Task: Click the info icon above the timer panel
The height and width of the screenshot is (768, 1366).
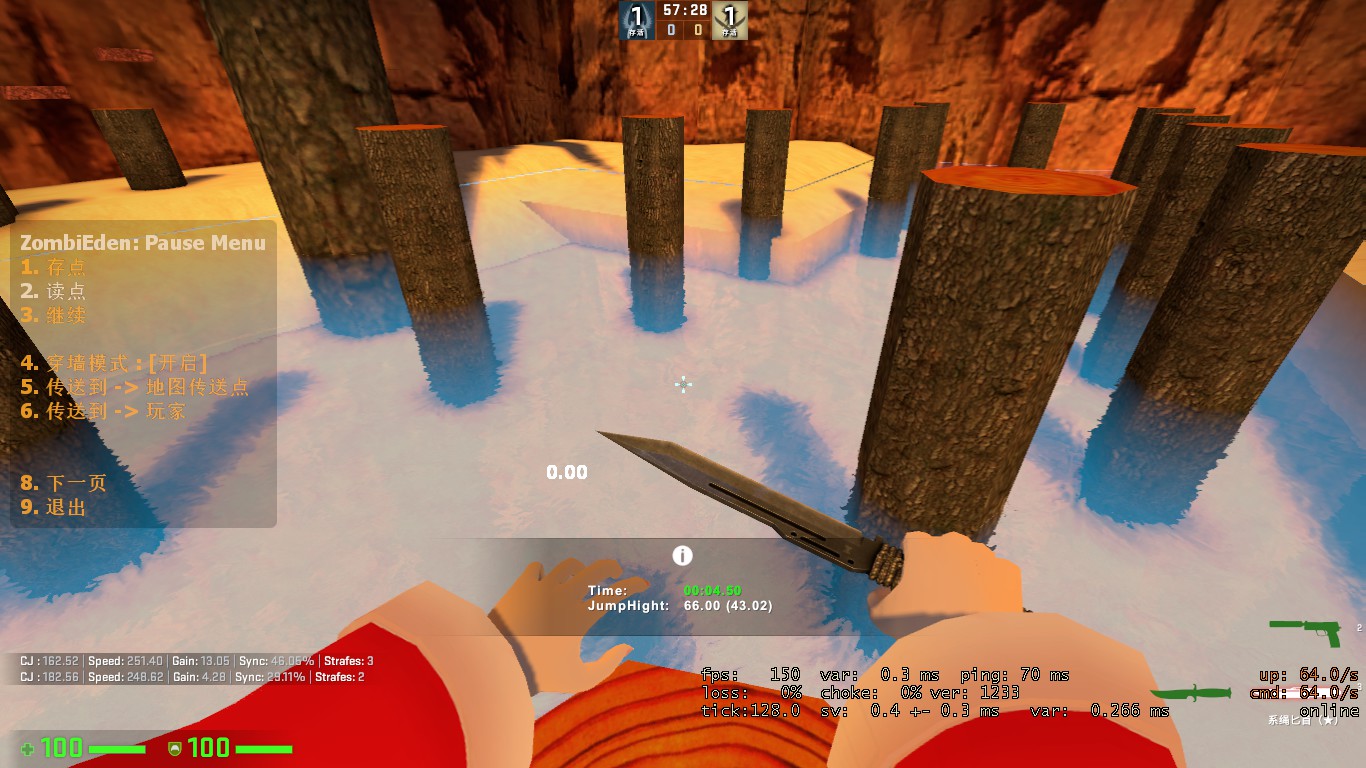Action: [683, 556]
